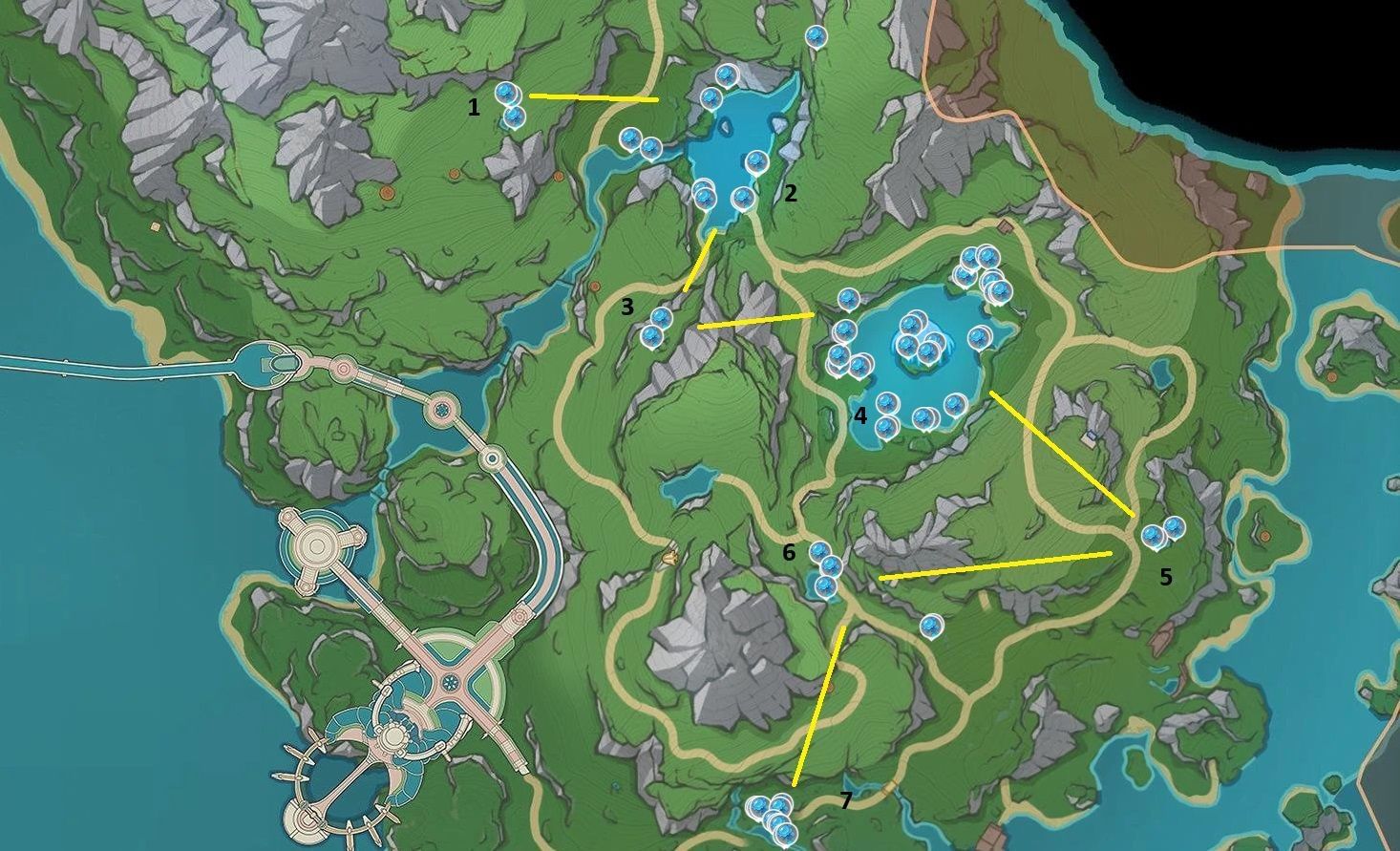This screenshot has height=851, width=1400.
Task: Click the yellow line near location 1
Action: [x=592, y=98]
